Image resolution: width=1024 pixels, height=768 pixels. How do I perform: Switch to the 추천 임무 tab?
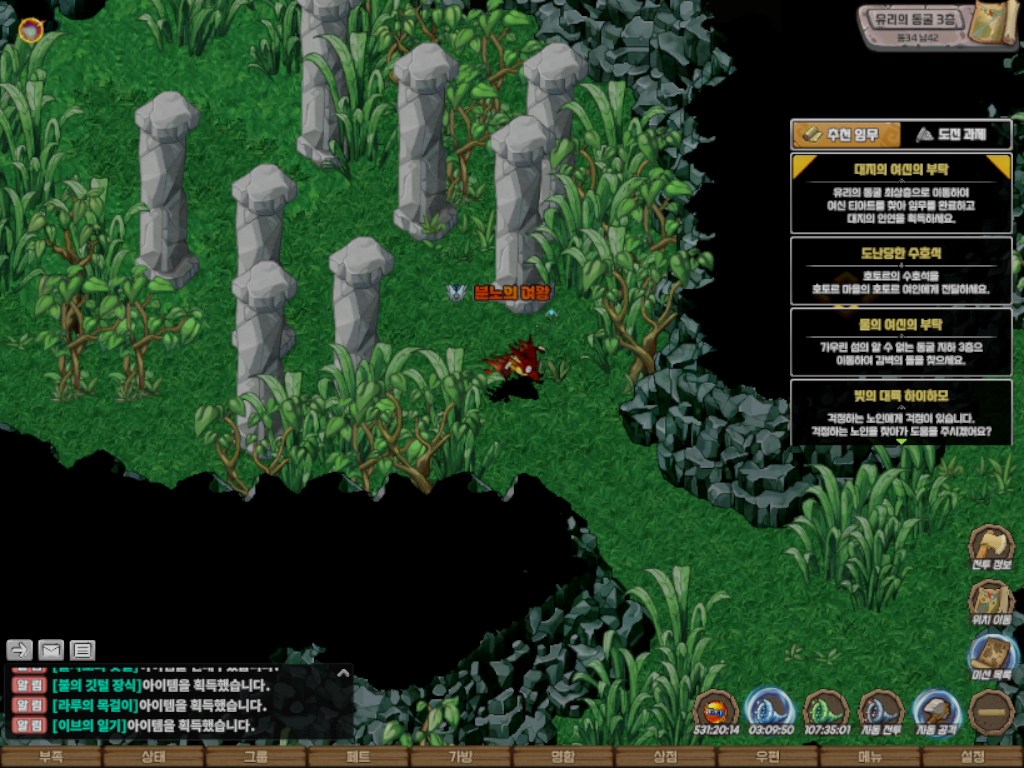(x=845, y=134)
